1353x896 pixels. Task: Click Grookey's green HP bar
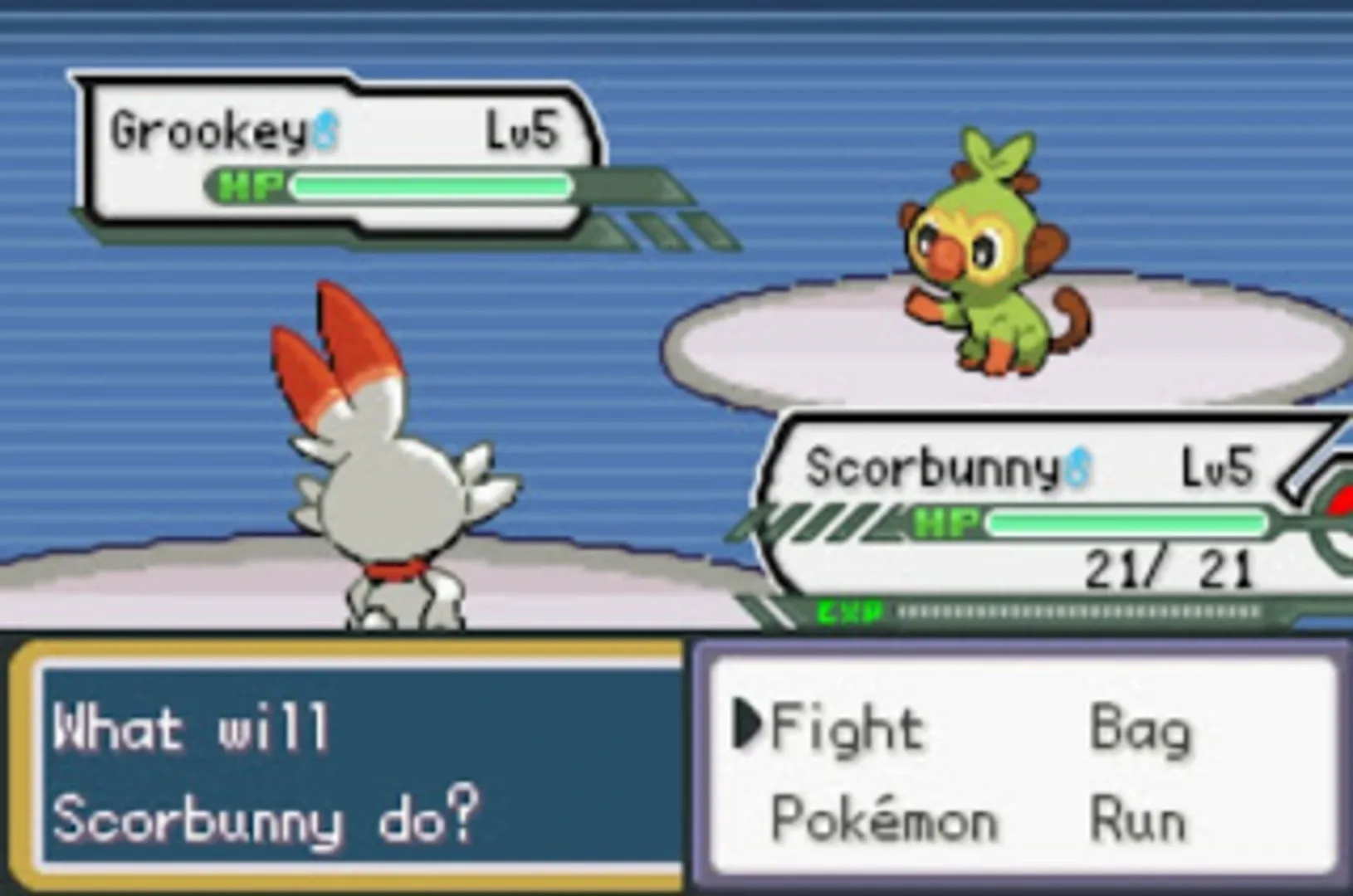click(x=432, y=187)
